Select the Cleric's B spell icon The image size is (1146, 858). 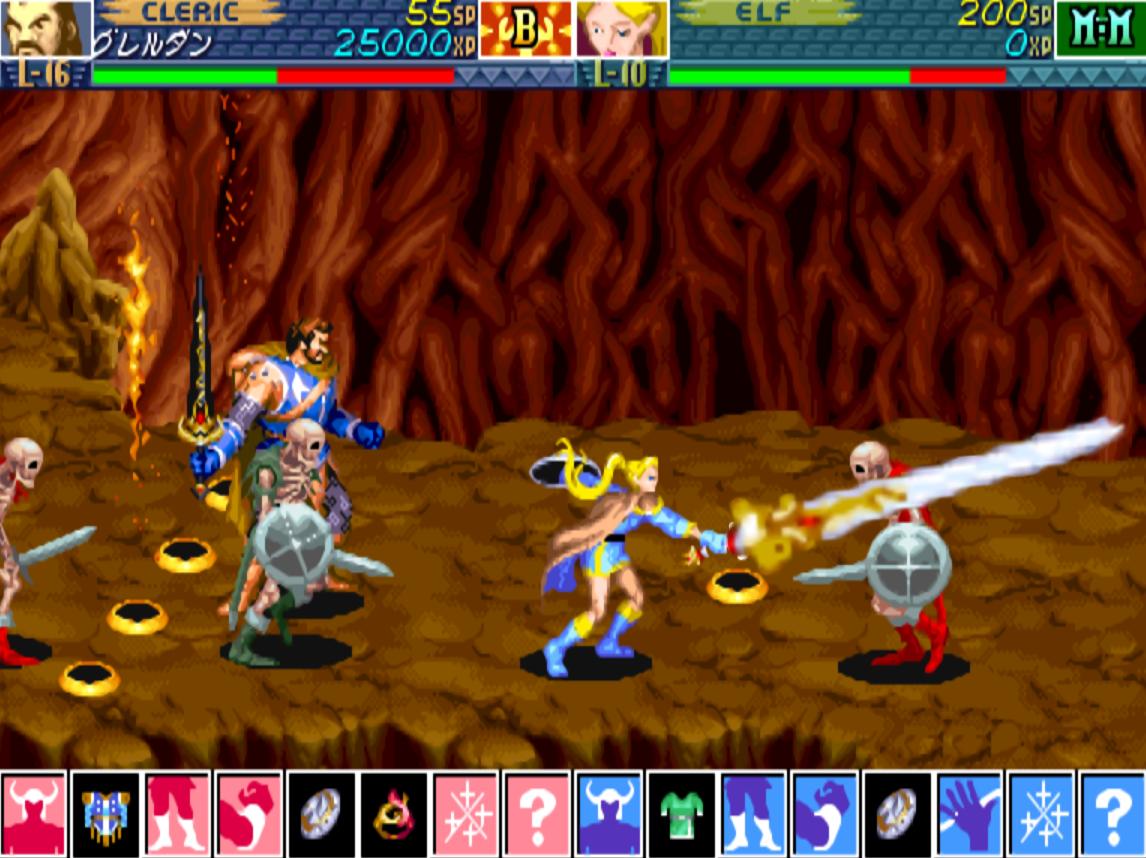525,28
